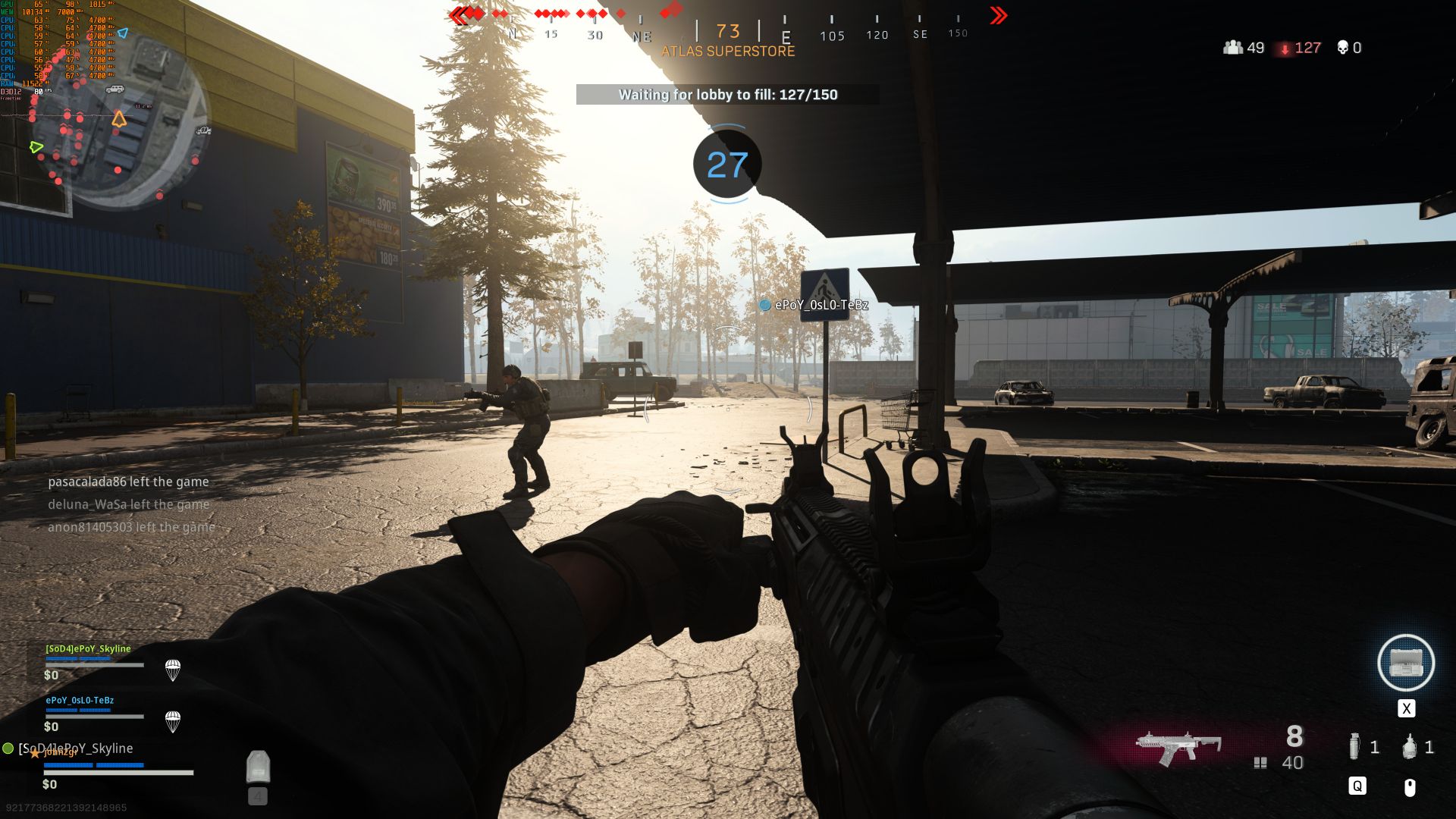Click the smoke grenade tactical slot icon
Image resolution: width=1456 pixels, height=819 pixels.
(1355, 746)
